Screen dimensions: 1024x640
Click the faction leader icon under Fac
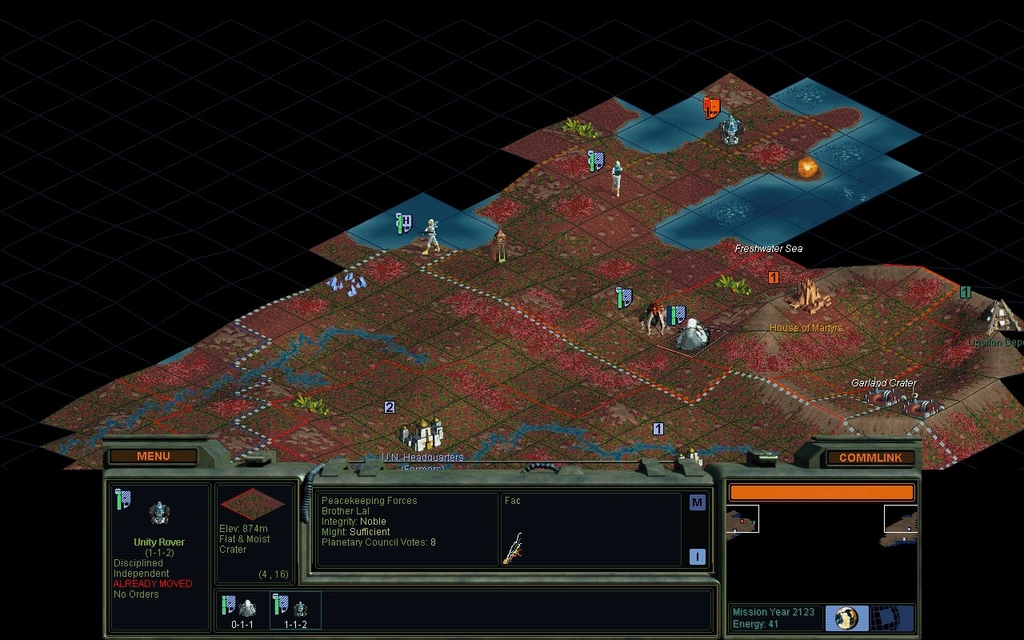(512, 548)
